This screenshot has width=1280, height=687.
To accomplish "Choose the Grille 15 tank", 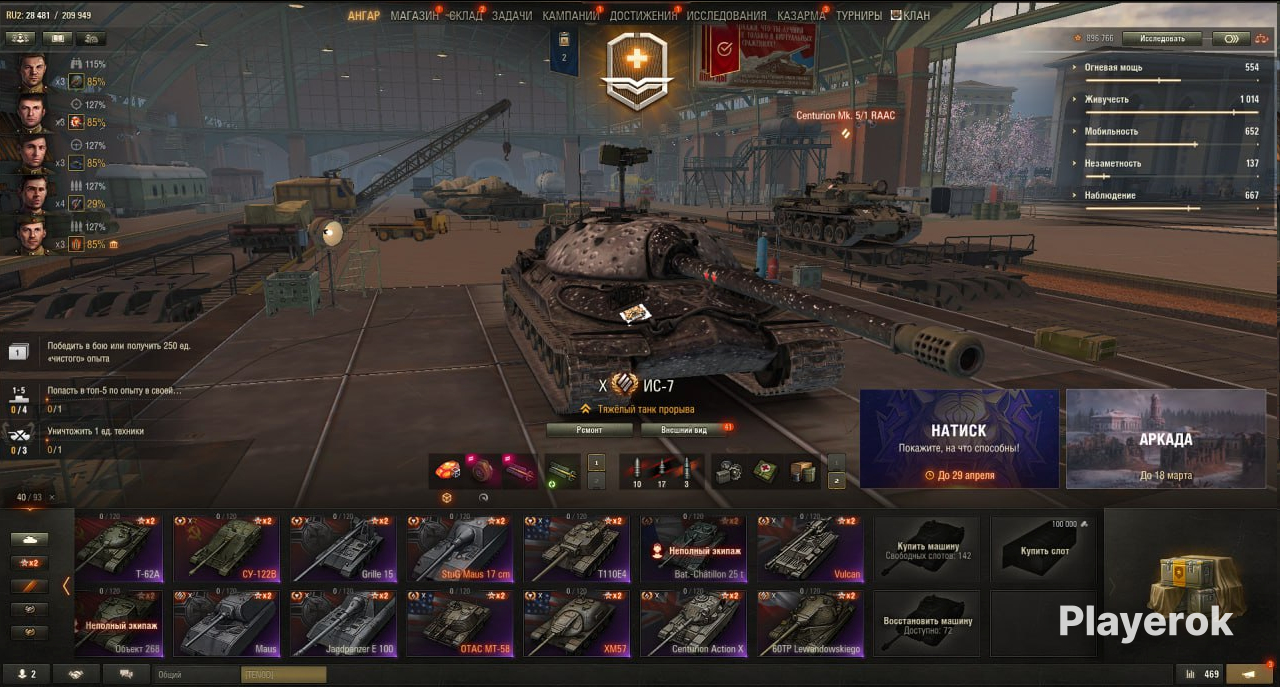I will tap(343, 549).
